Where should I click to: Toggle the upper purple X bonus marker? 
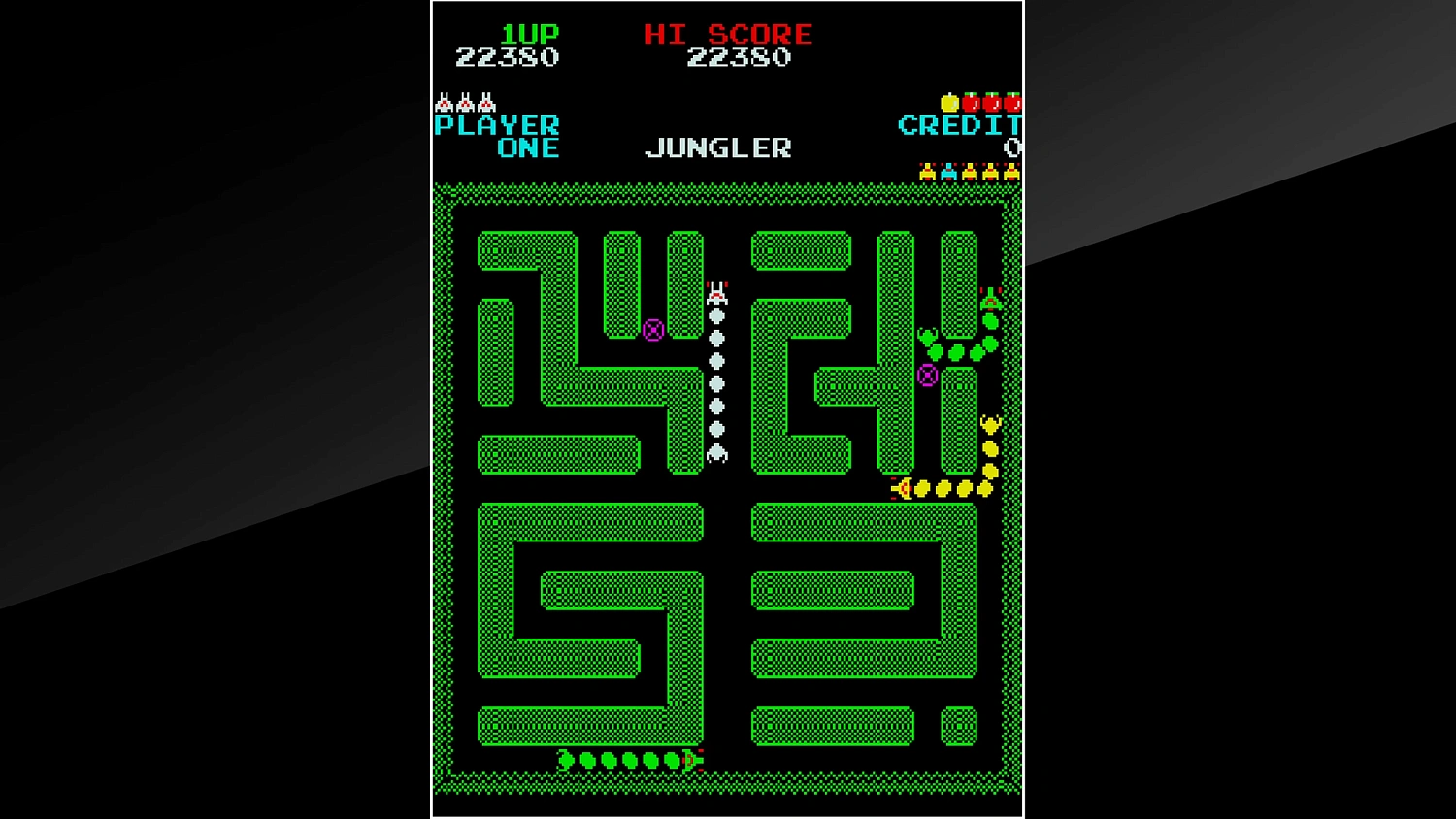[x=652, y=332]
